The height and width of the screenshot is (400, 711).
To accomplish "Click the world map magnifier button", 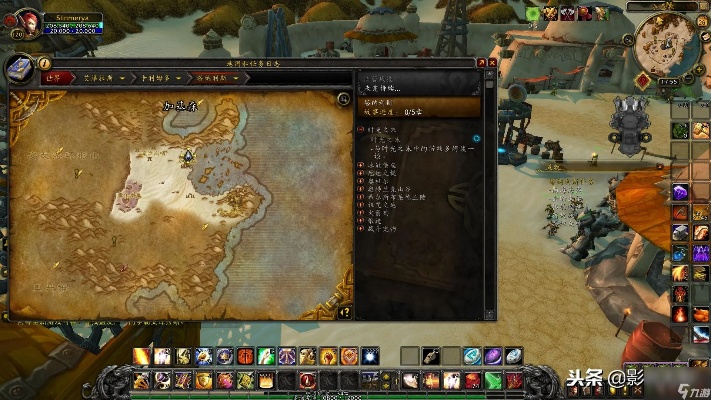I will click(x=343, y=100).
